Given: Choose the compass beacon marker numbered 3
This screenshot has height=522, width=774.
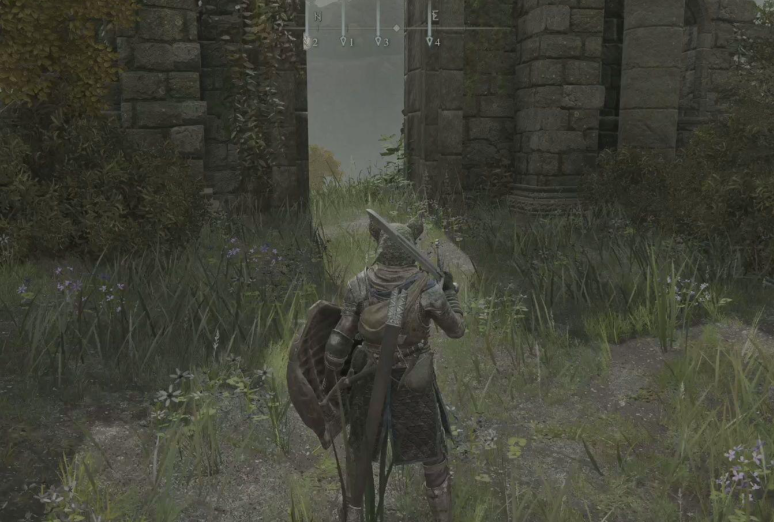Looking at the screenshot, I should [378, 41].
